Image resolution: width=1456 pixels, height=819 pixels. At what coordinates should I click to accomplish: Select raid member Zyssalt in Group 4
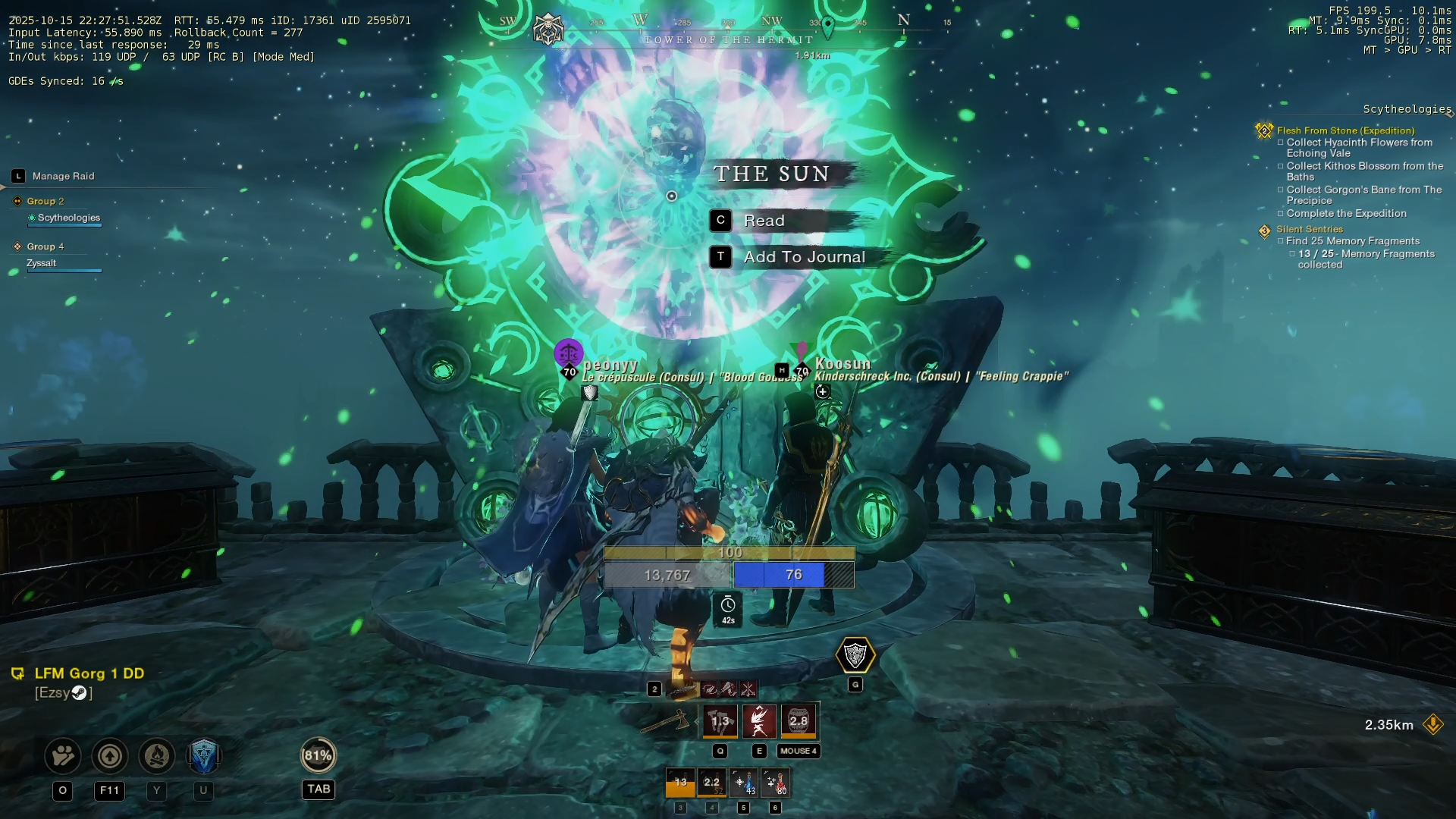pyautogui.click(x=42, y=263)
